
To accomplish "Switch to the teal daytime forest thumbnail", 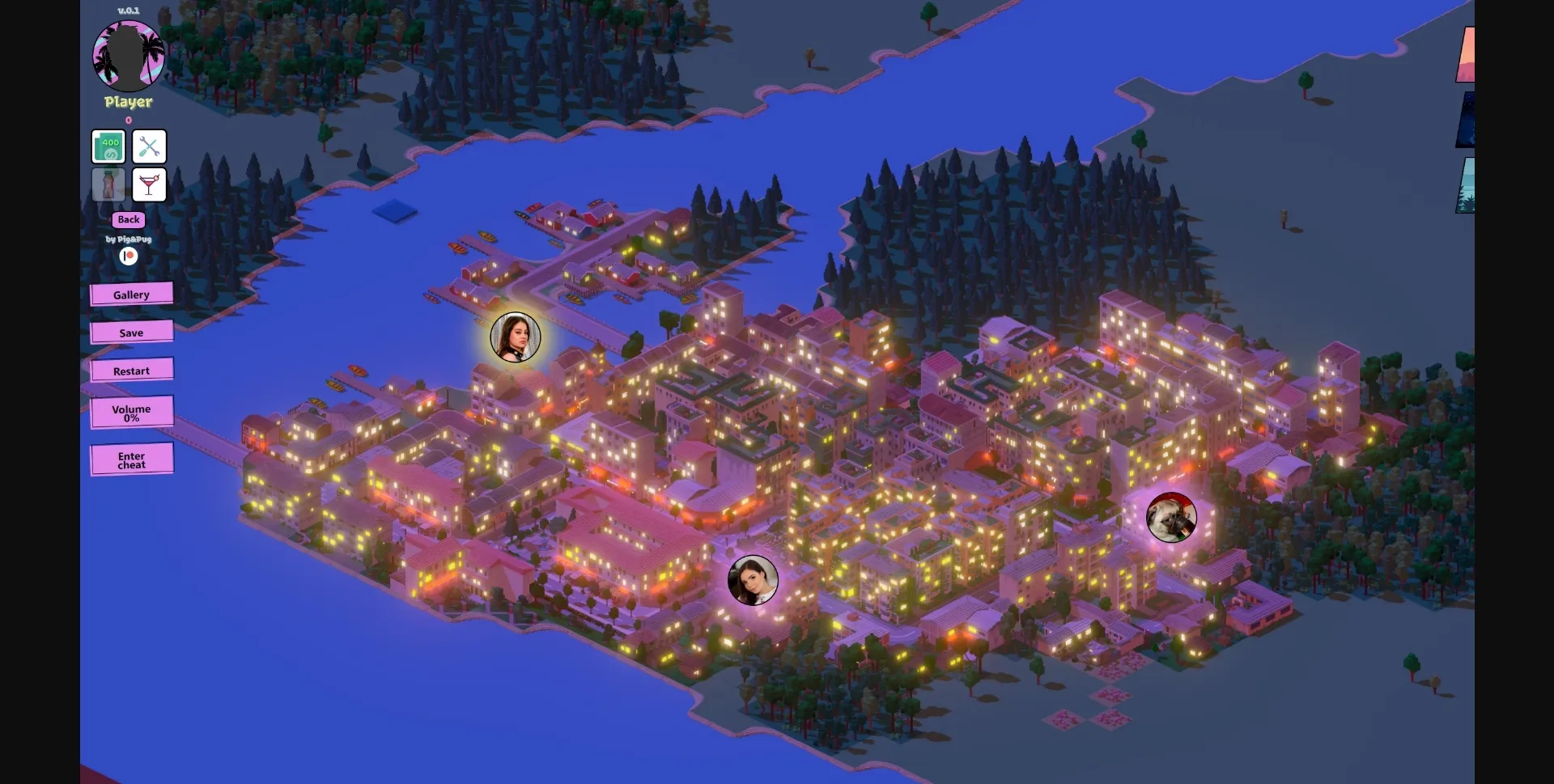I will click(x=1466, y=185).
